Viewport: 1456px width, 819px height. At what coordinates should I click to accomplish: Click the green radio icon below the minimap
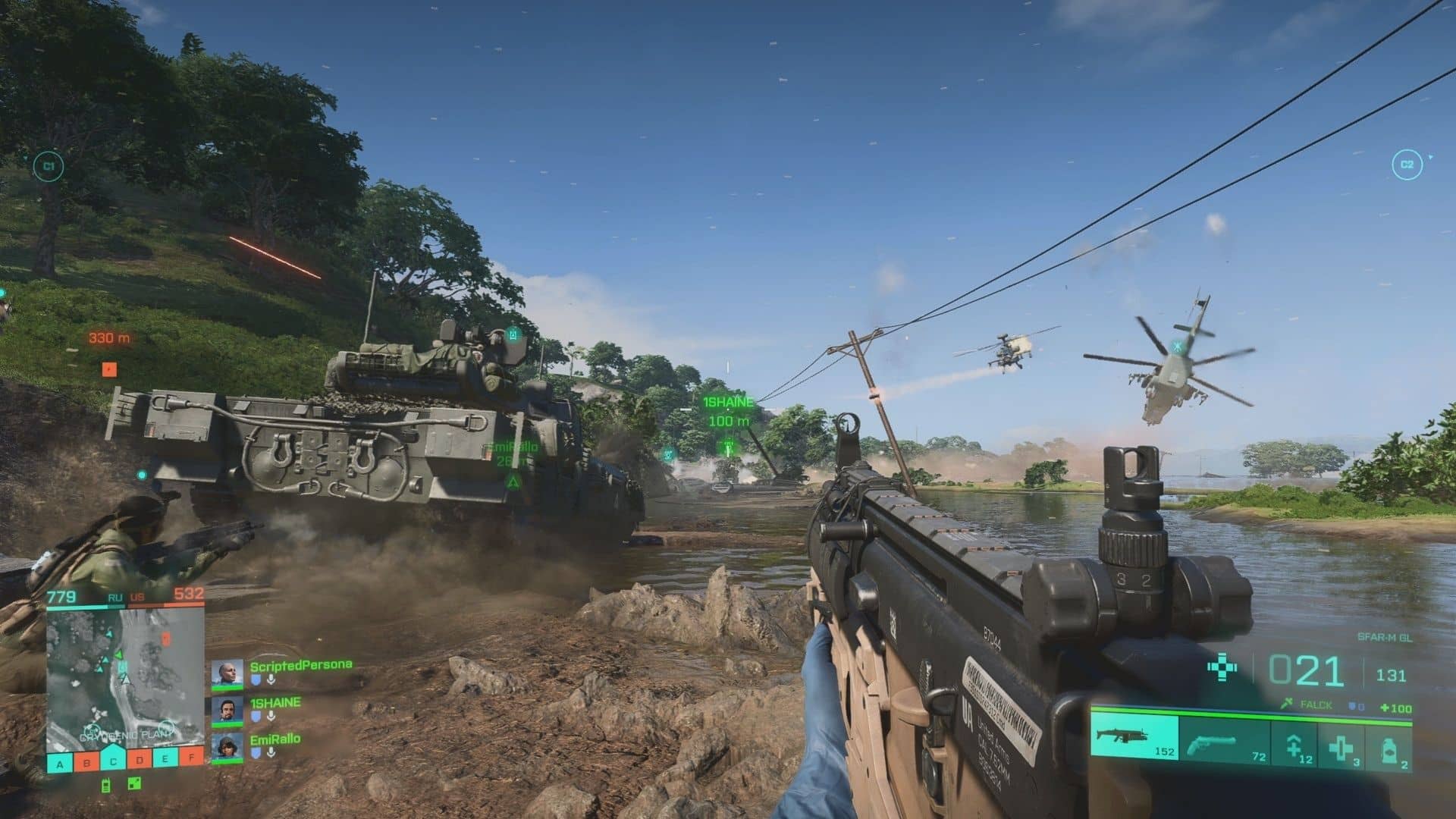[x=105, y=786]
